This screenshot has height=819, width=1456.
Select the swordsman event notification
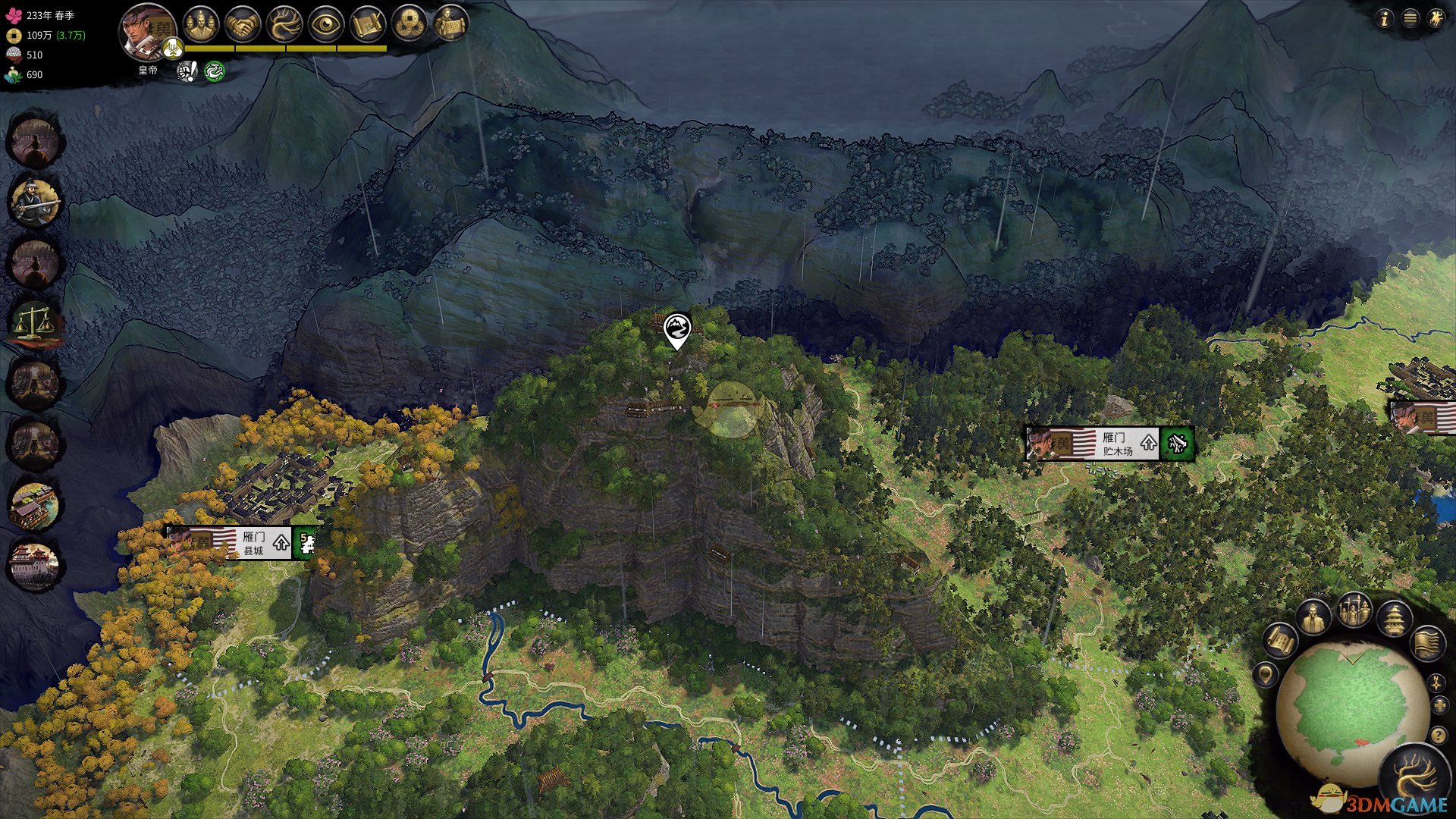(x=35, y=202)
